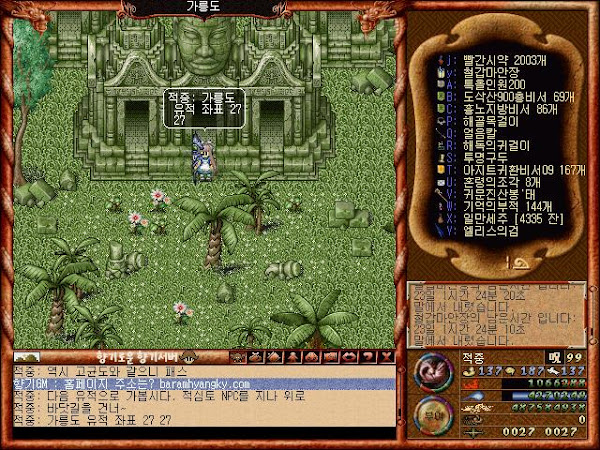Click the X button on the toolbar
The width and height of the screenshot is (600, 450).
point(384,356)
